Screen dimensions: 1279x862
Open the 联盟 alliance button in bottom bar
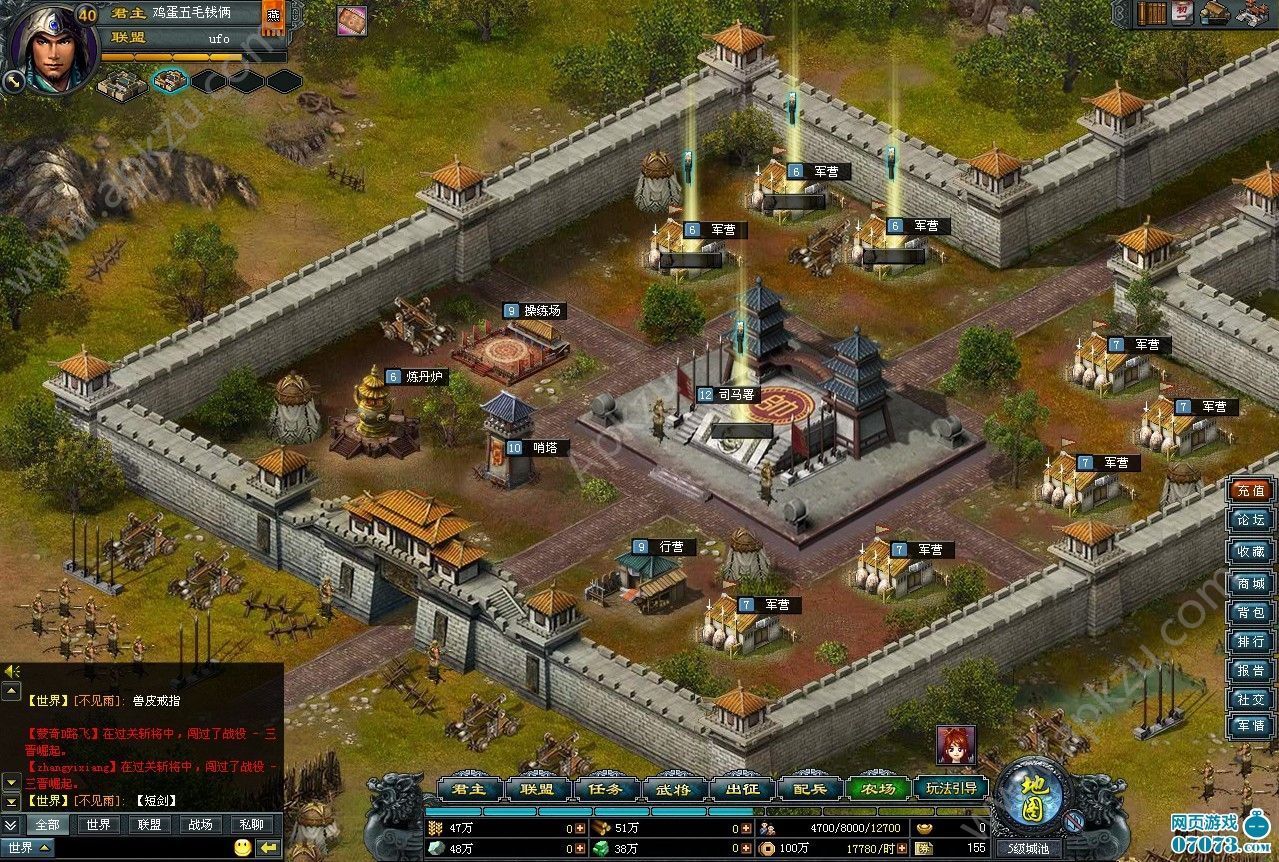(537, 788)
